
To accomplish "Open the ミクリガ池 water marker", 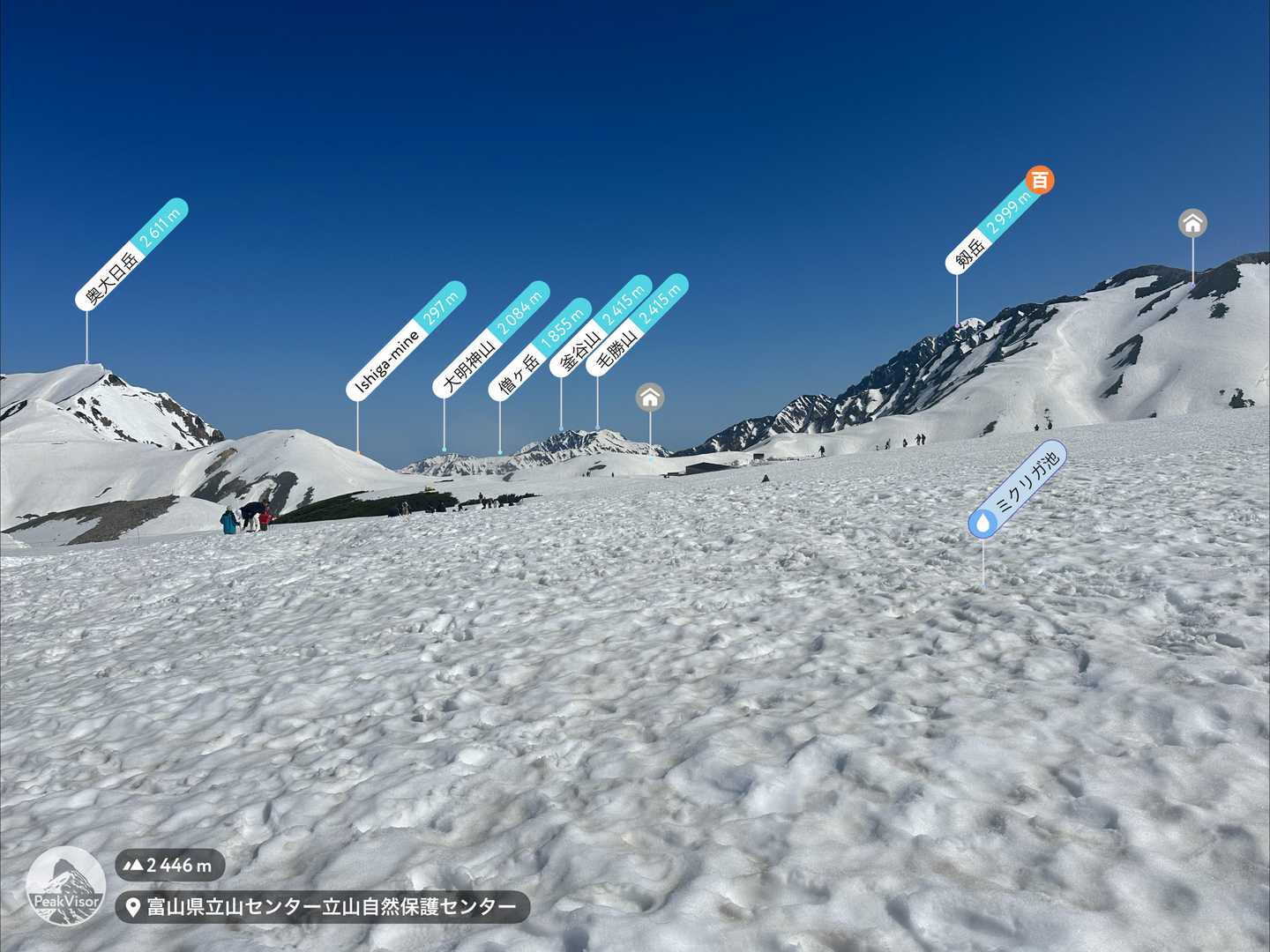I will (x=1018, y=489).
